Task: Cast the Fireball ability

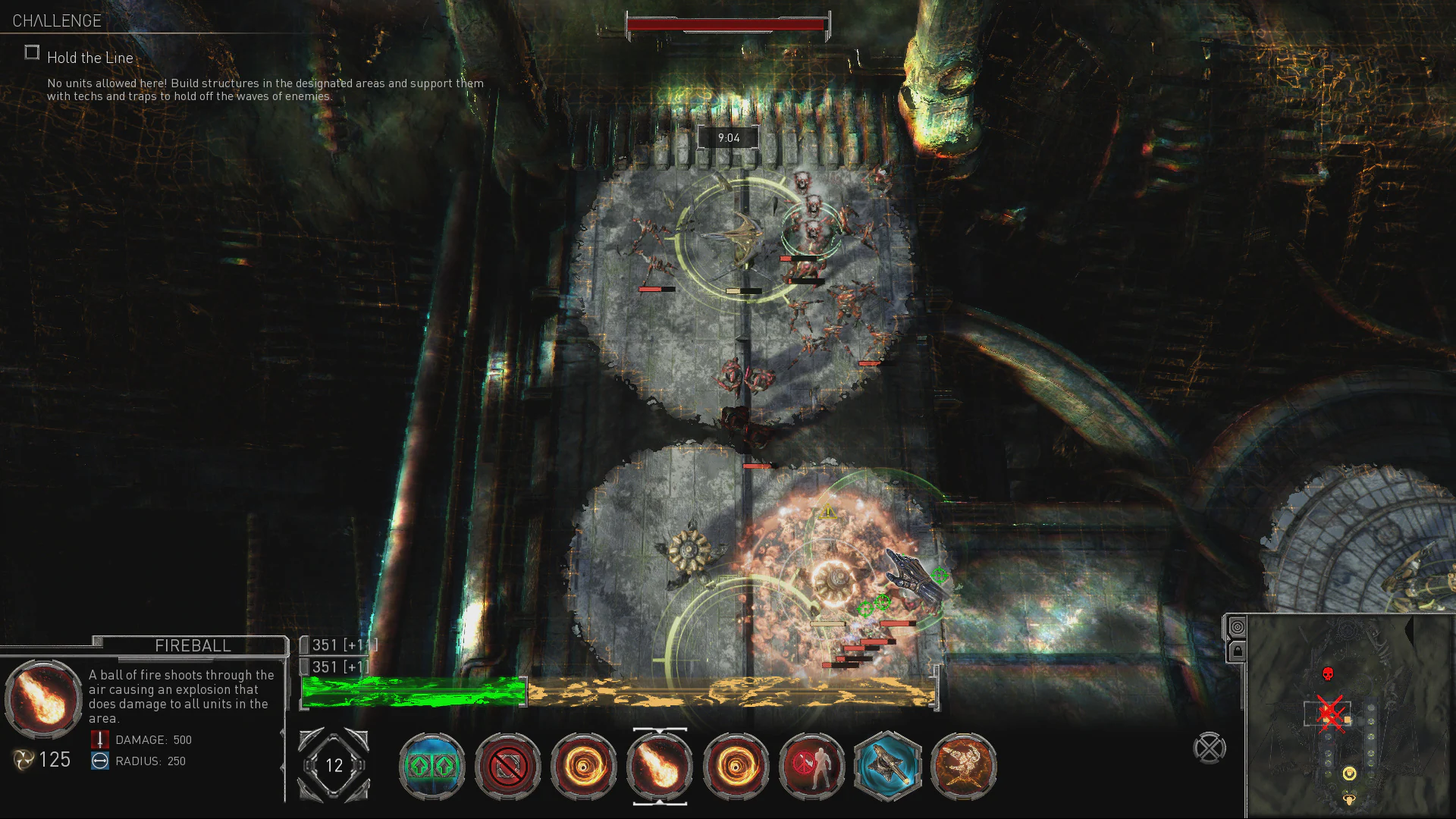Action: coord(659,767)
